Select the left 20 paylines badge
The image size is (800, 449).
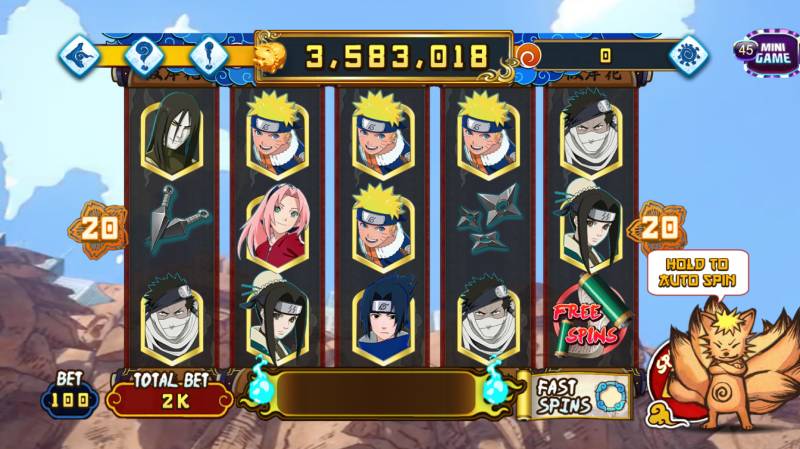99,228
